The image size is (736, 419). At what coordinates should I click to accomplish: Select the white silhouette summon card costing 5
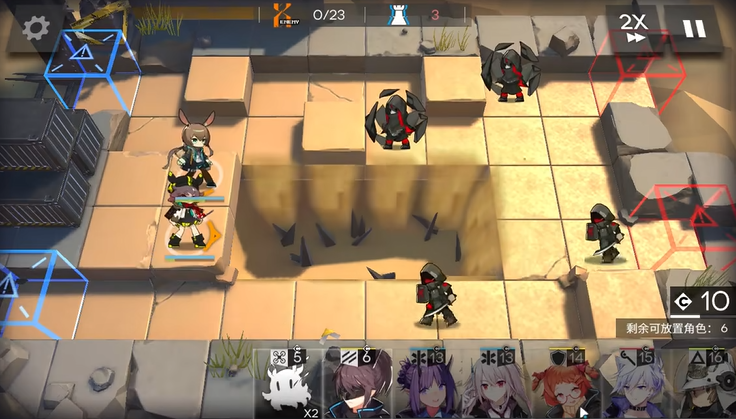[287, 385]
